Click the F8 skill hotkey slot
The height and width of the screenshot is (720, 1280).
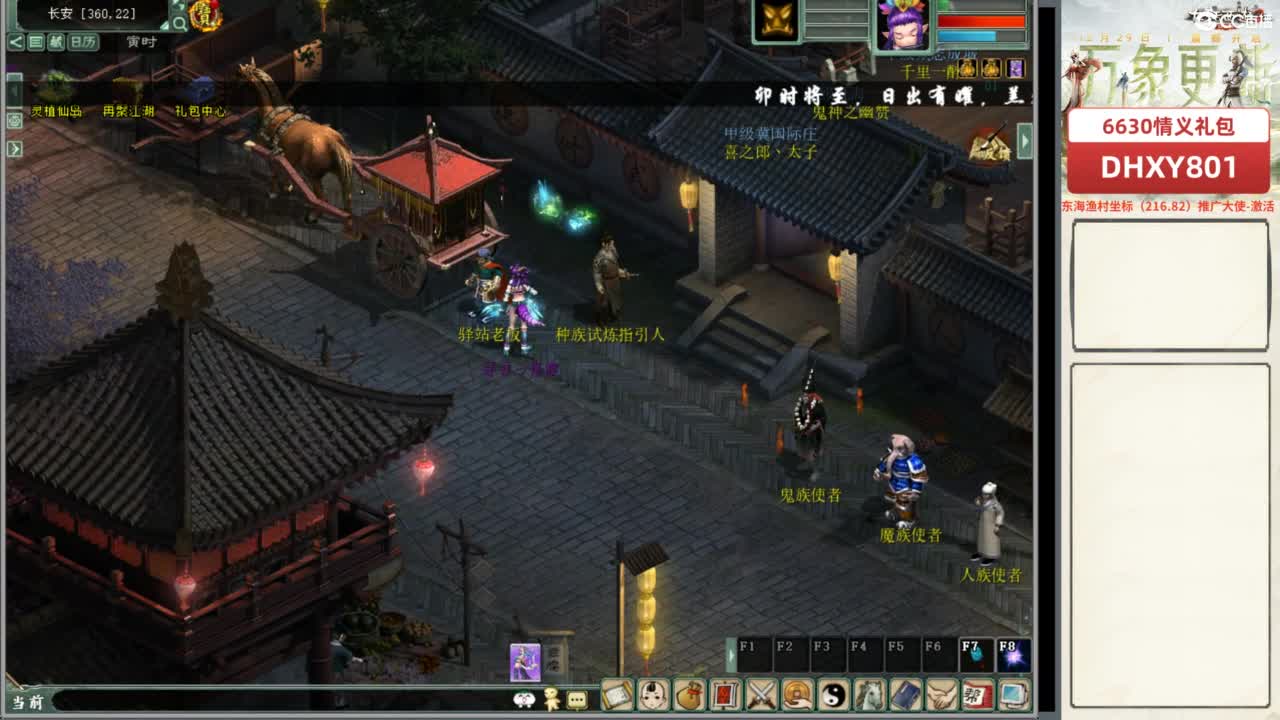pyautogui.click(x=1014, y=654)
